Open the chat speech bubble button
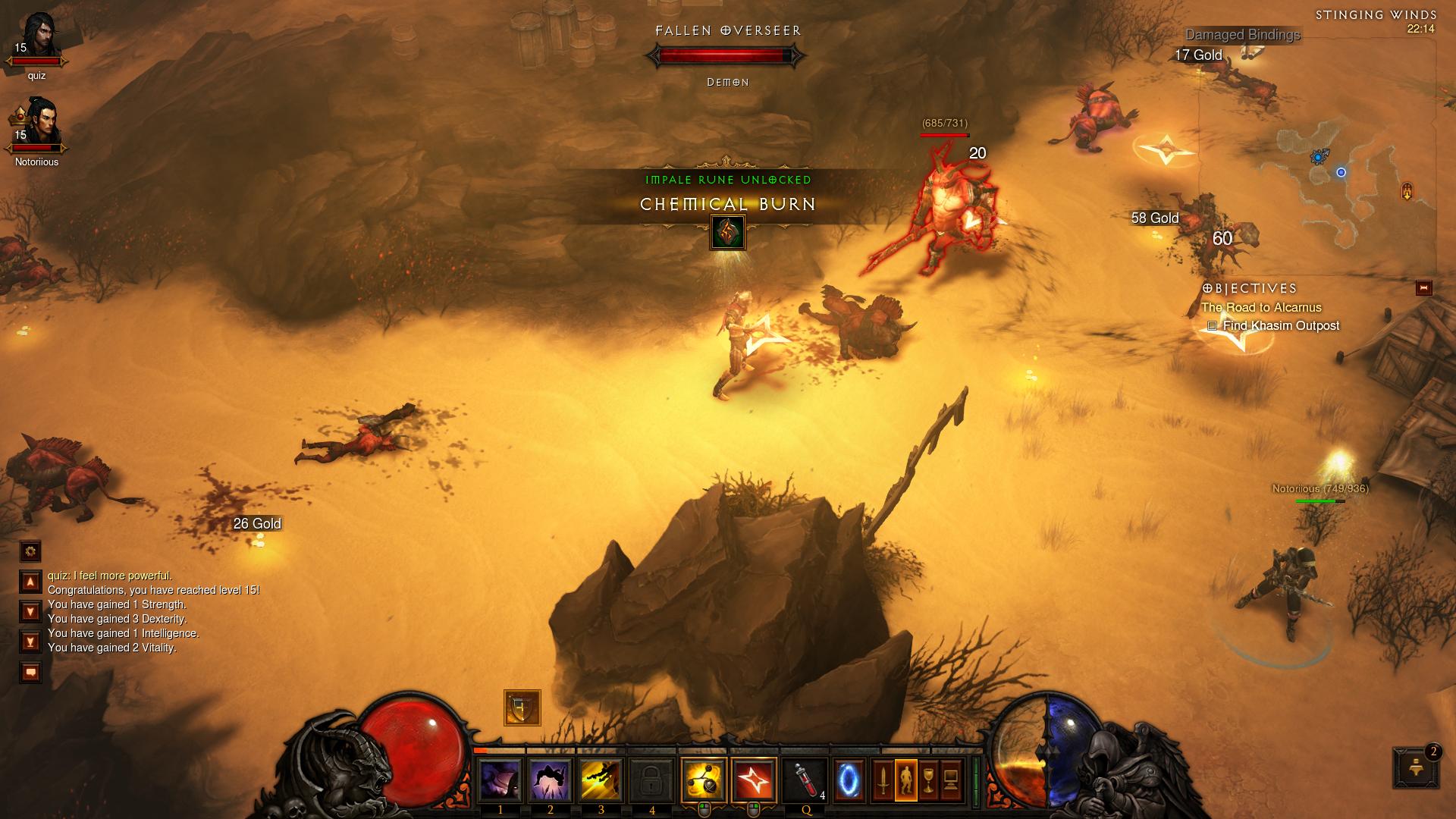This screenshot has width=1456, height=819. [30, 673]
